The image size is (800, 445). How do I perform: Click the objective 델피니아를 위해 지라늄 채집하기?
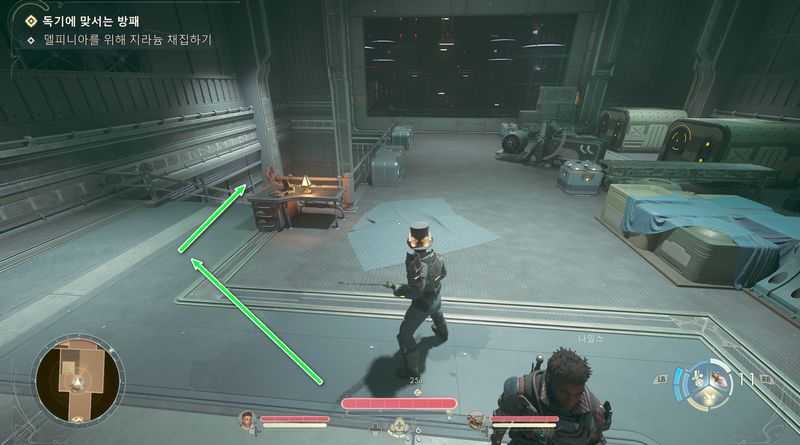tap(126, 40)
